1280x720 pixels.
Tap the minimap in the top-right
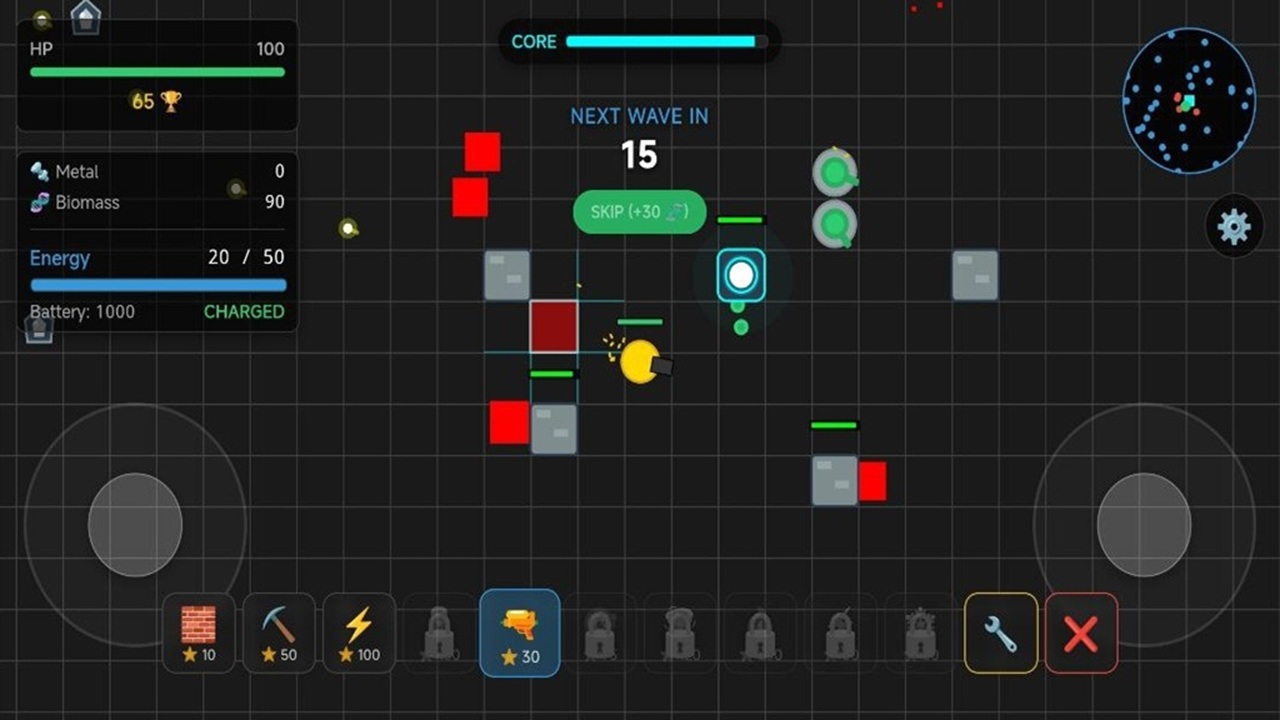coord(1190,100)
